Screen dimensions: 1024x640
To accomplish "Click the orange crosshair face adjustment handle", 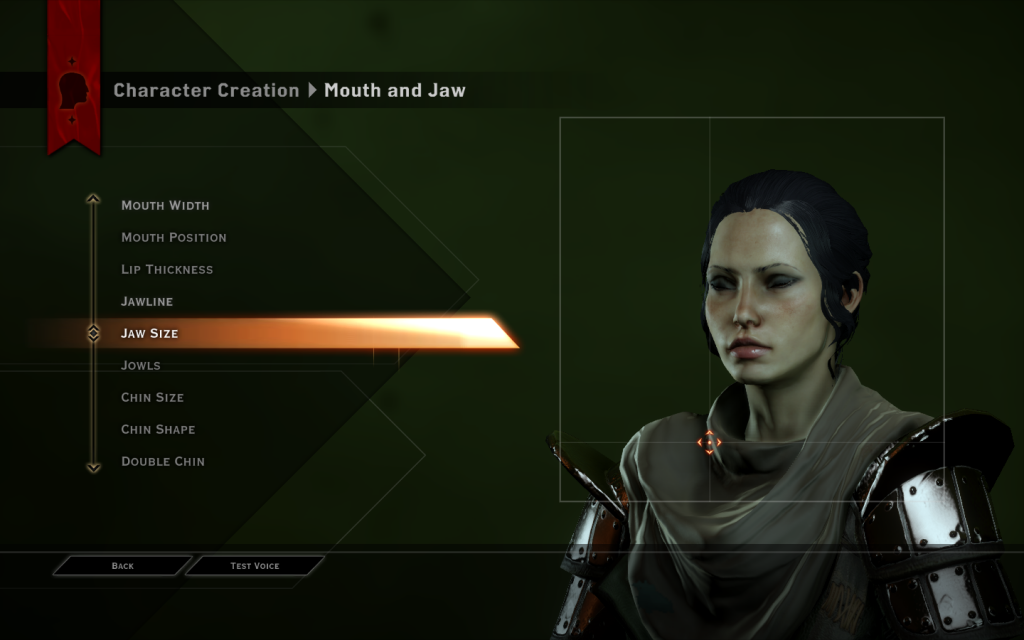I will (x=709, y=442).
